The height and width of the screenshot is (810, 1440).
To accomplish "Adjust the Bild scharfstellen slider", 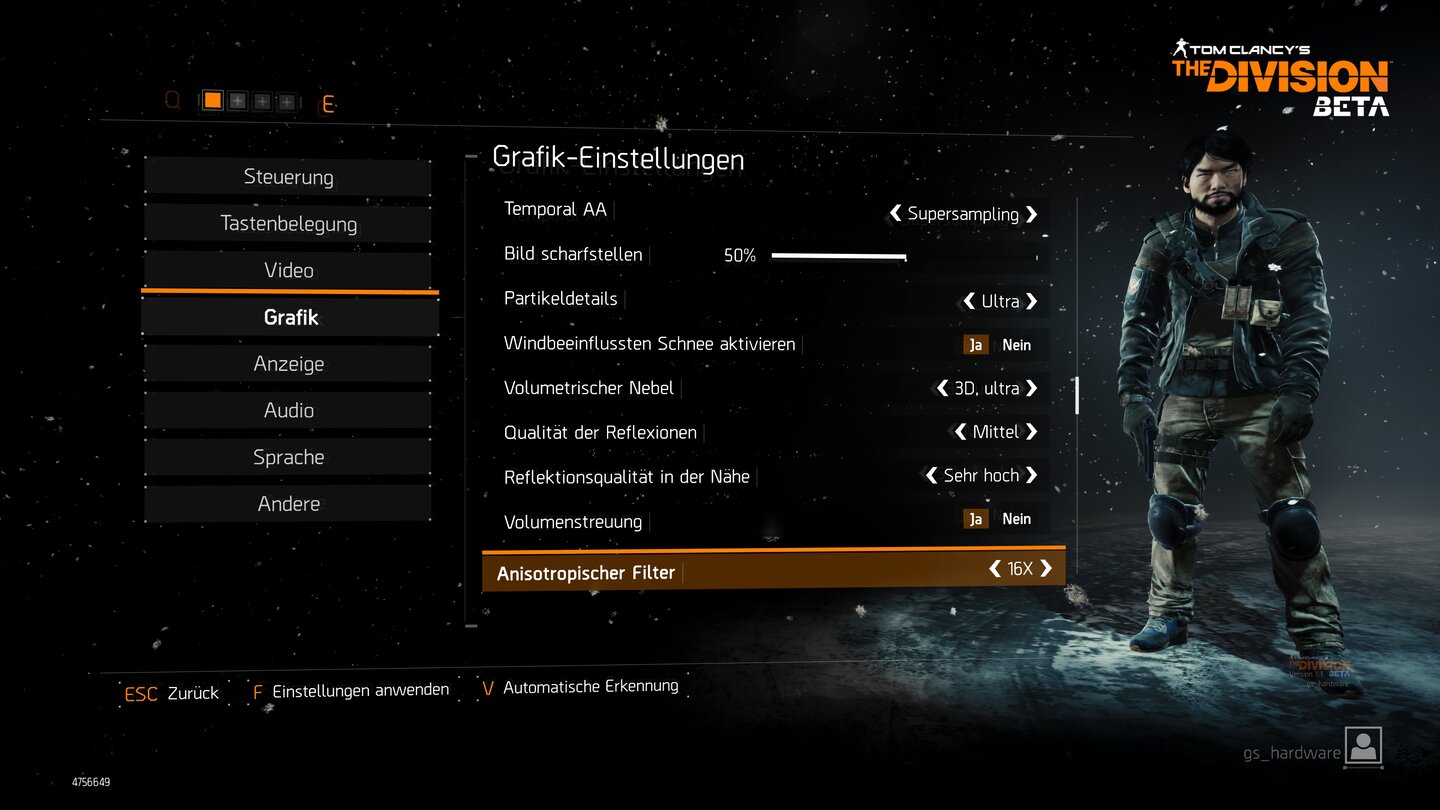I will 840,257.
